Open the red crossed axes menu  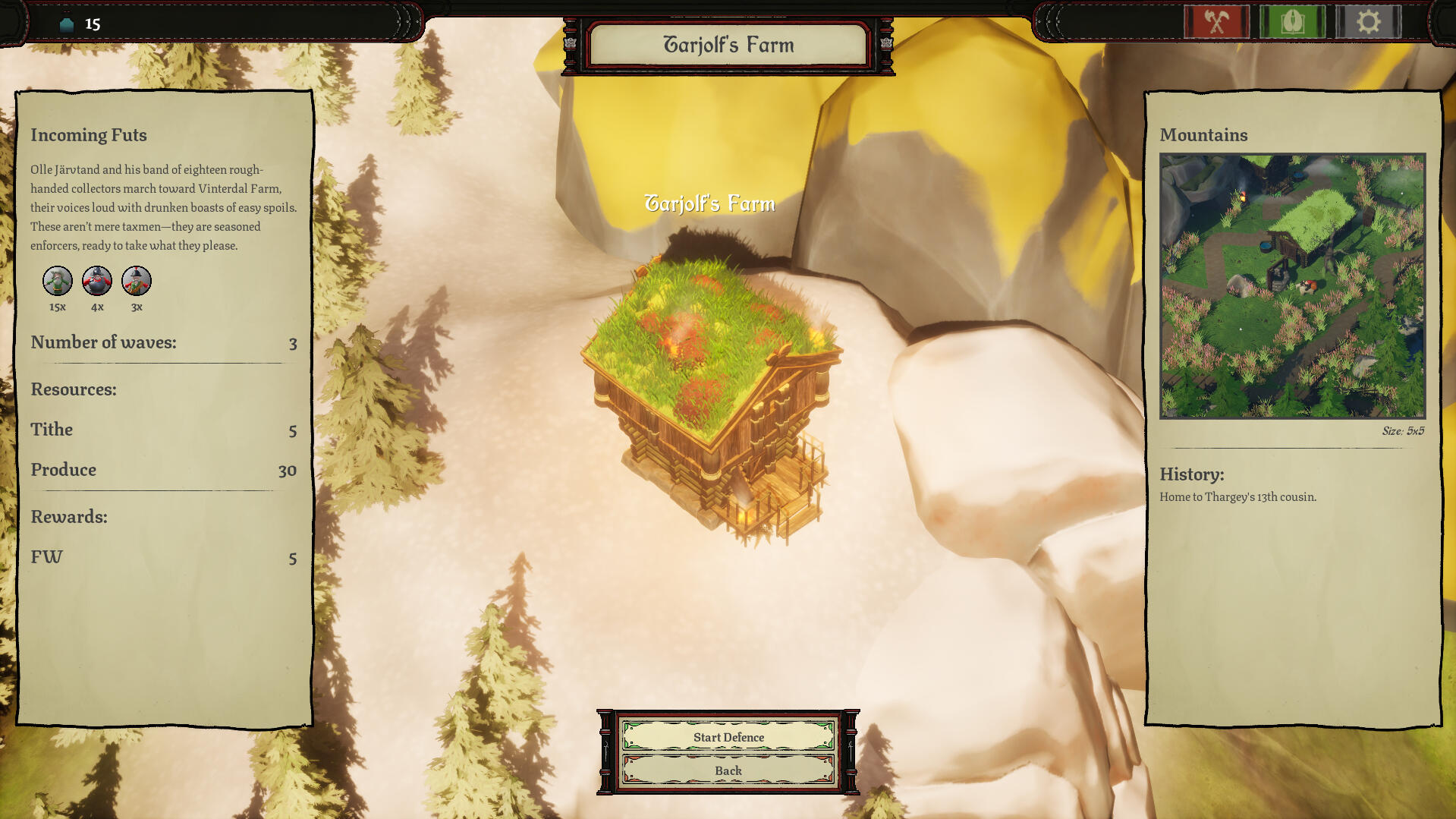click(x=1216, y=22)
